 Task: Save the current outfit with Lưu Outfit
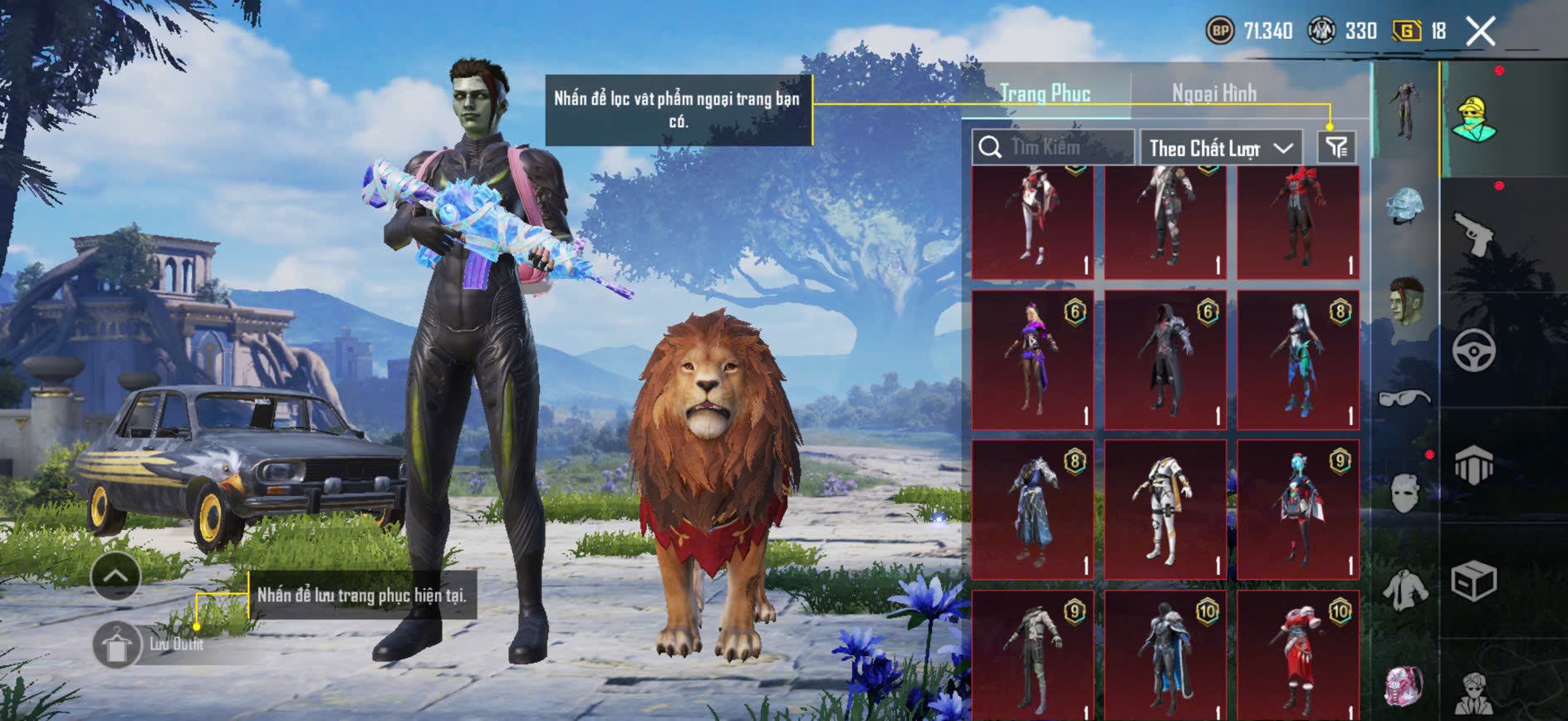(x=117, y=645)
